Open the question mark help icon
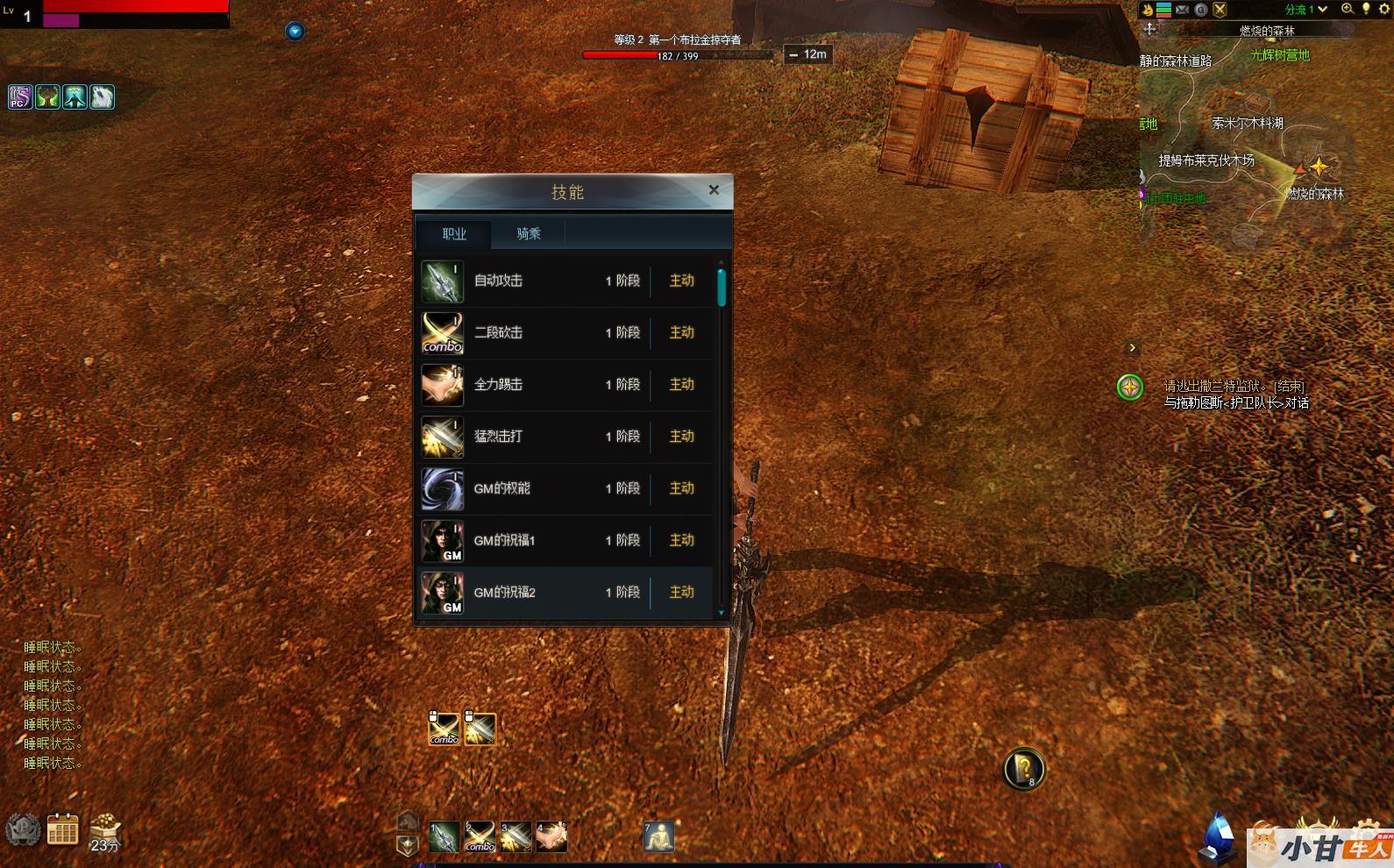The image size is (1394, 868). pyautogui.click(x=1023, y=769)
